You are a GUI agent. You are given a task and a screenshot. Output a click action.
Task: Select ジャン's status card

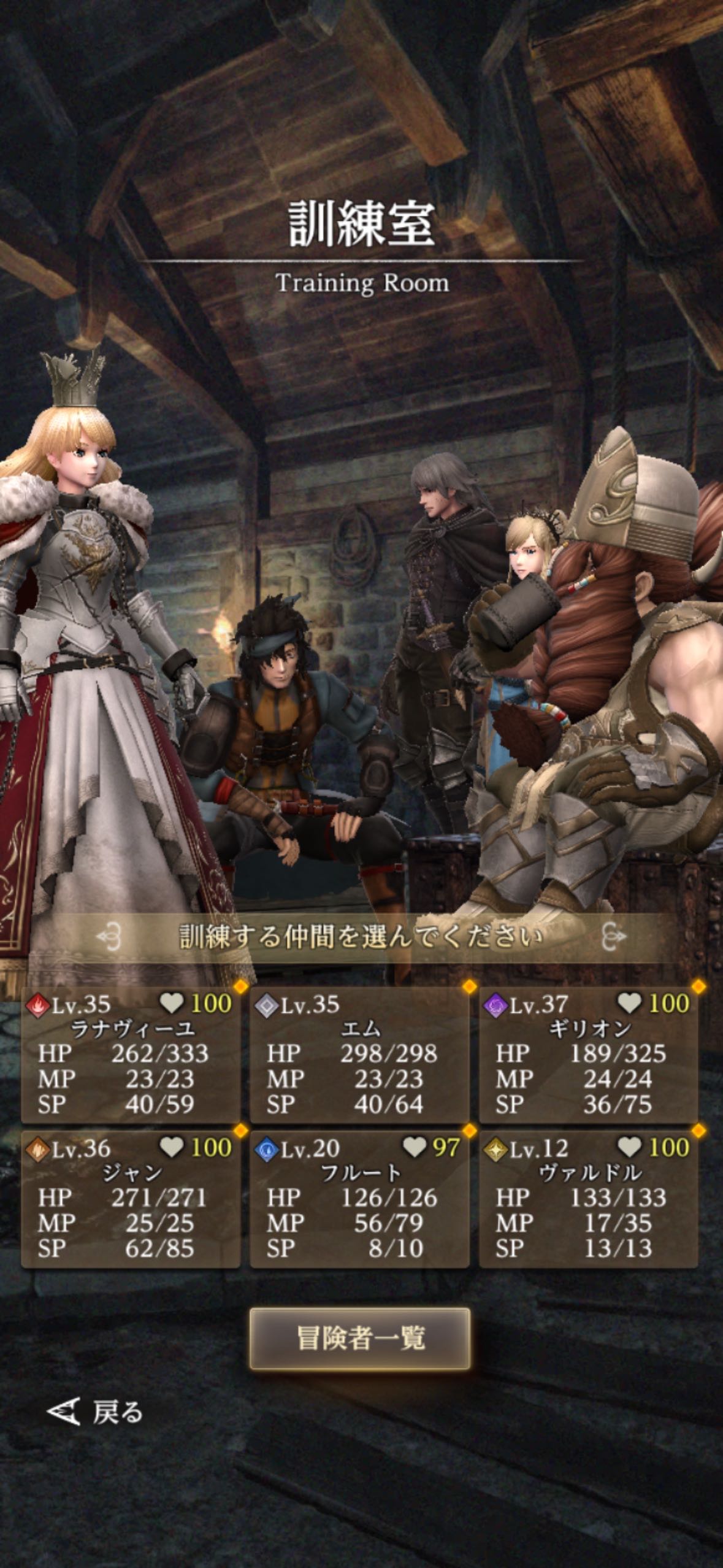coord(131,1199)
